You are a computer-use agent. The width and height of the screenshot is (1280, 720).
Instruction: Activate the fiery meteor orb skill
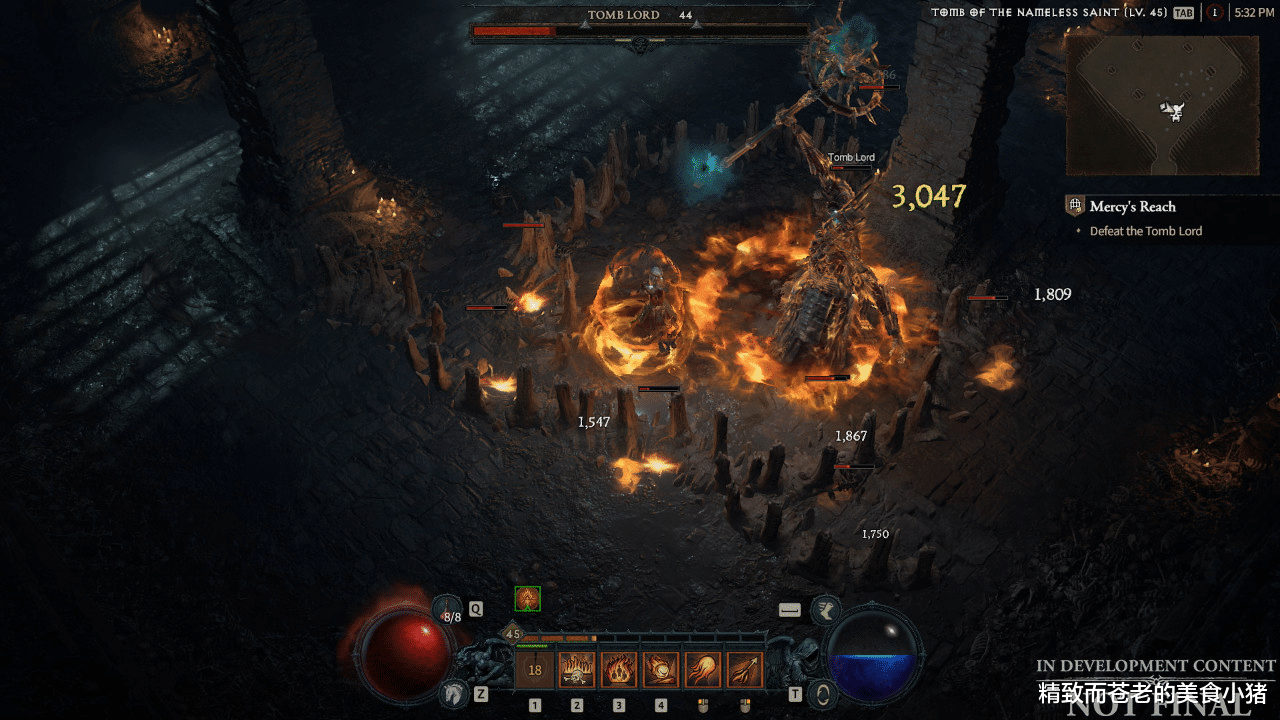tap(661, 670)
